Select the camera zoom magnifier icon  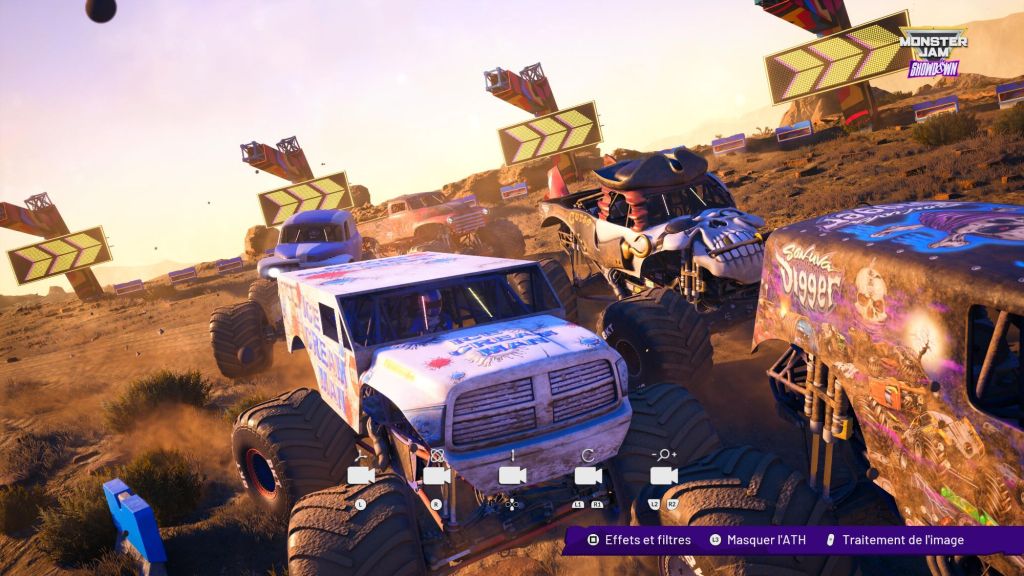(664, 475)
